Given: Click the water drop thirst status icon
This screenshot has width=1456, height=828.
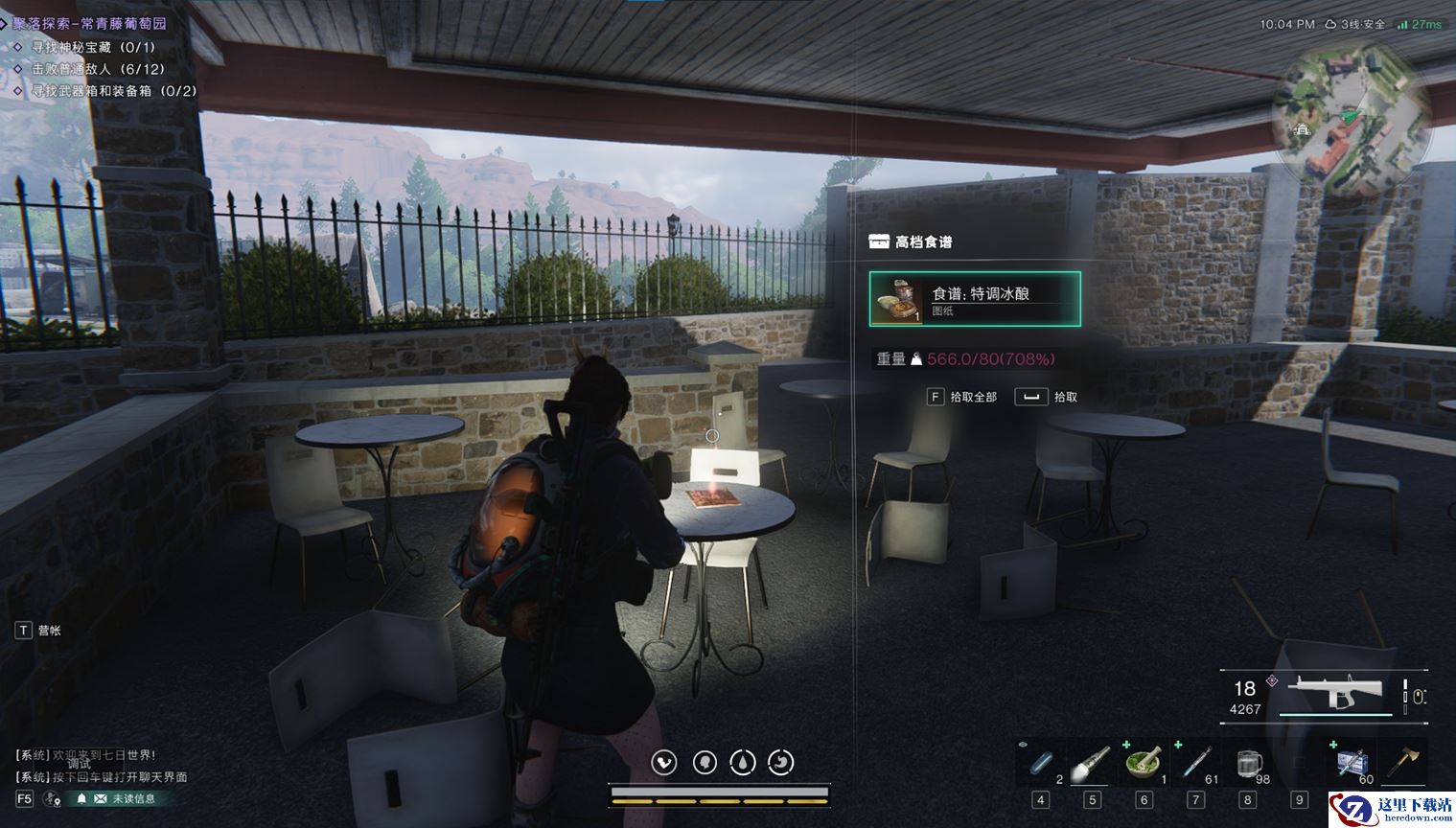Looking at the screenshot, I should pyautogui.click(x=743, y=762).
